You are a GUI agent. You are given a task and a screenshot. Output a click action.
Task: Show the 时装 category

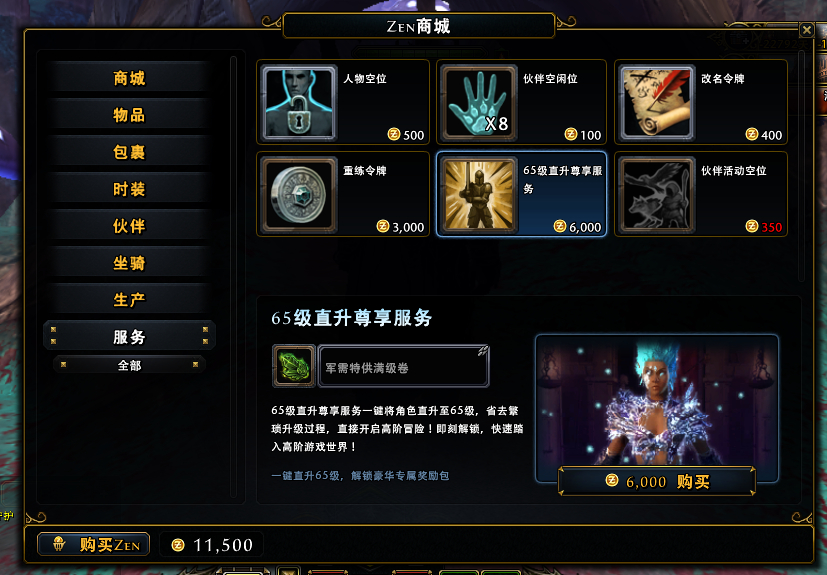click(129, 189)
